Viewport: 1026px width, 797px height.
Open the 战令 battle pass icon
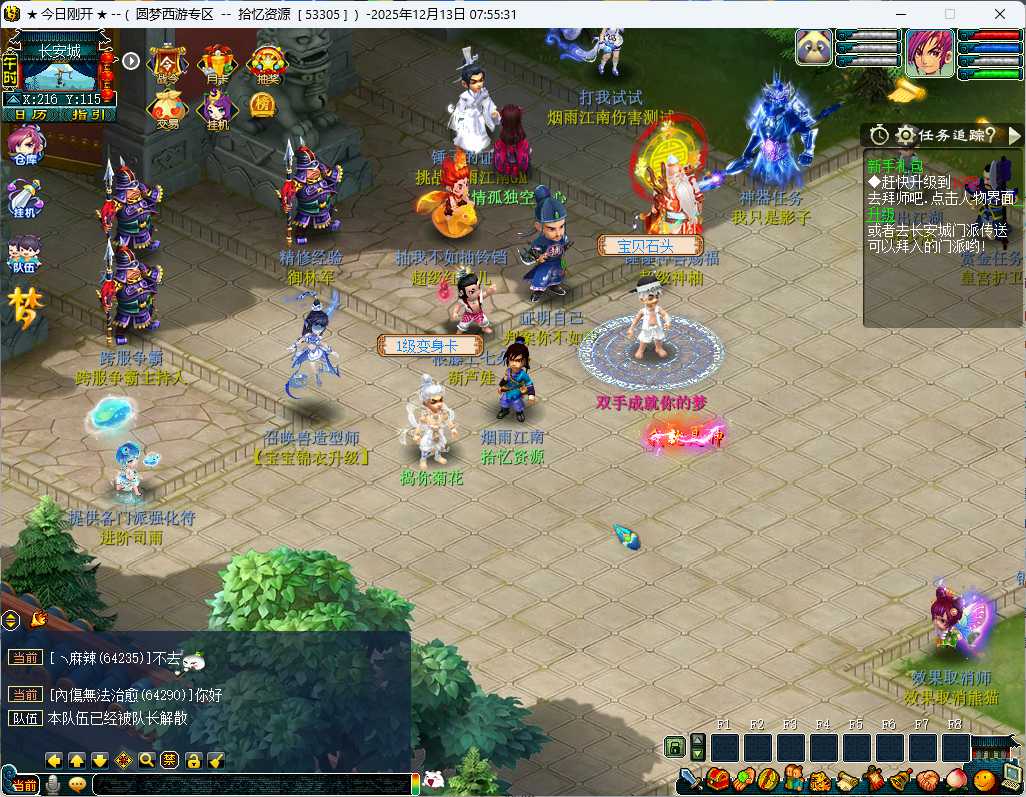pyautogui.click(x=168, y=63)
